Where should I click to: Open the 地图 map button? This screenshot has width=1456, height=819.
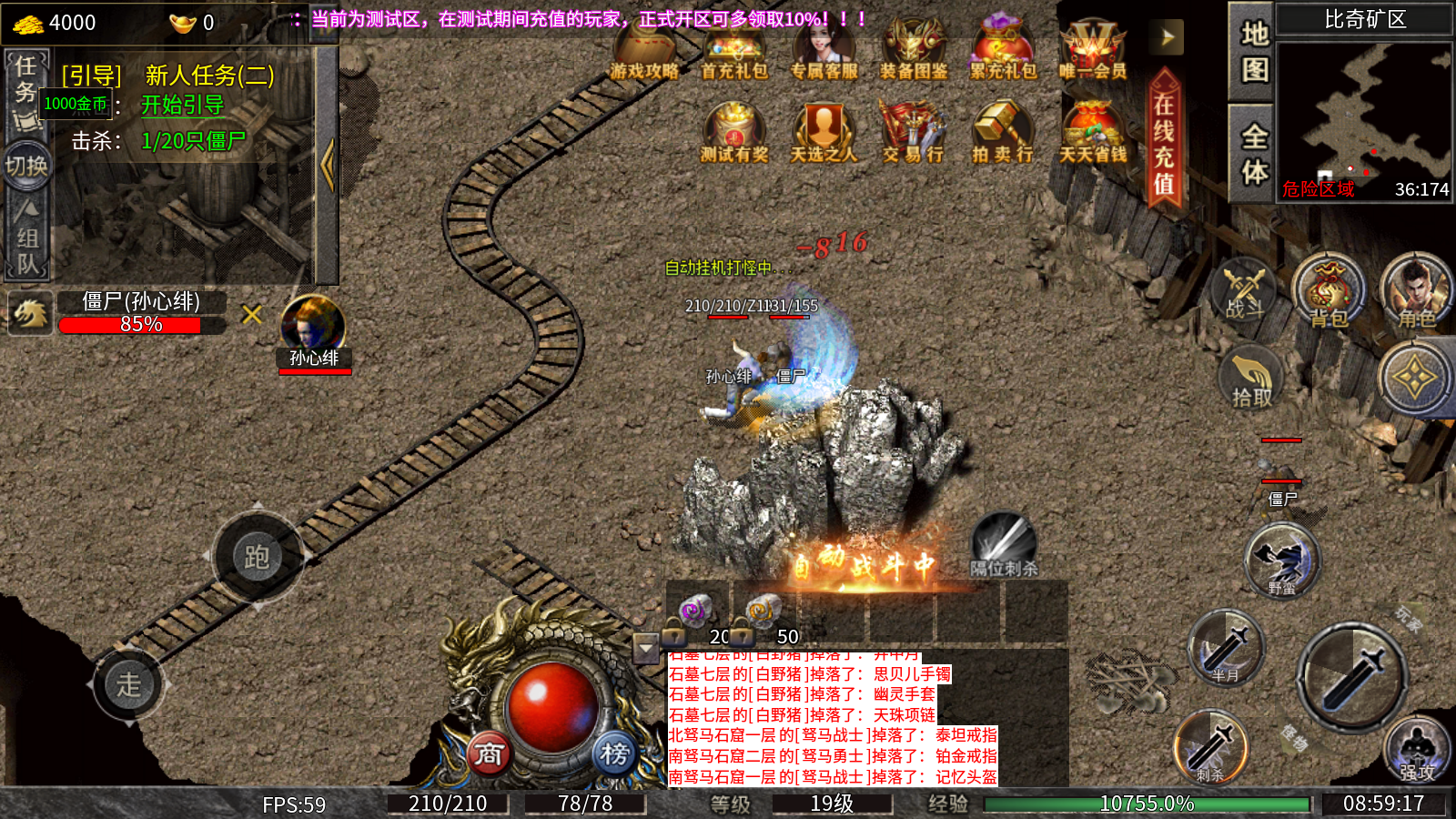click(1254, 52)
